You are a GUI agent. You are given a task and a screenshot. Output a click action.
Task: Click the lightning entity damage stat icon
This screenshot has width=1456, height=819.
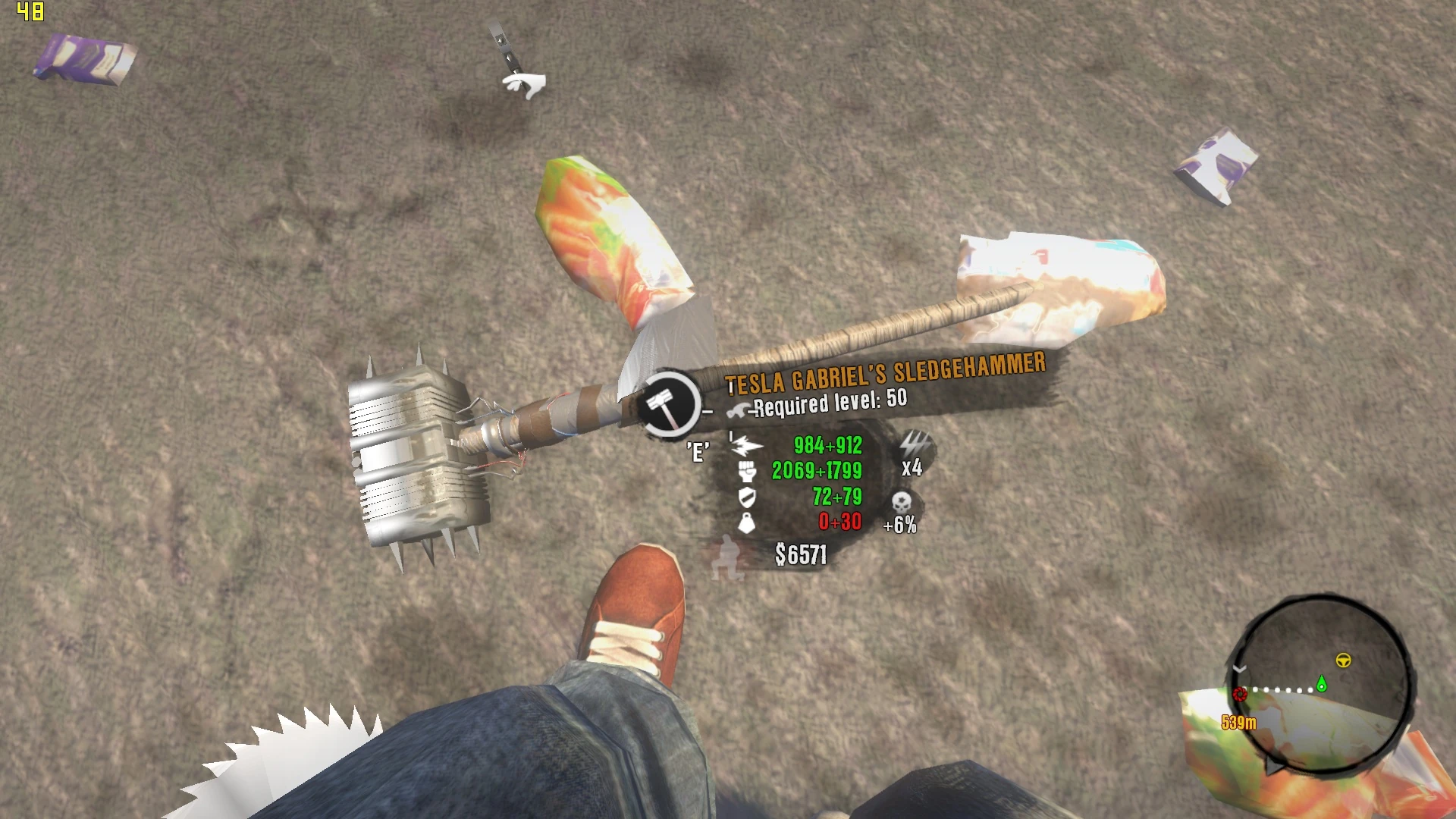pos(745,446)
